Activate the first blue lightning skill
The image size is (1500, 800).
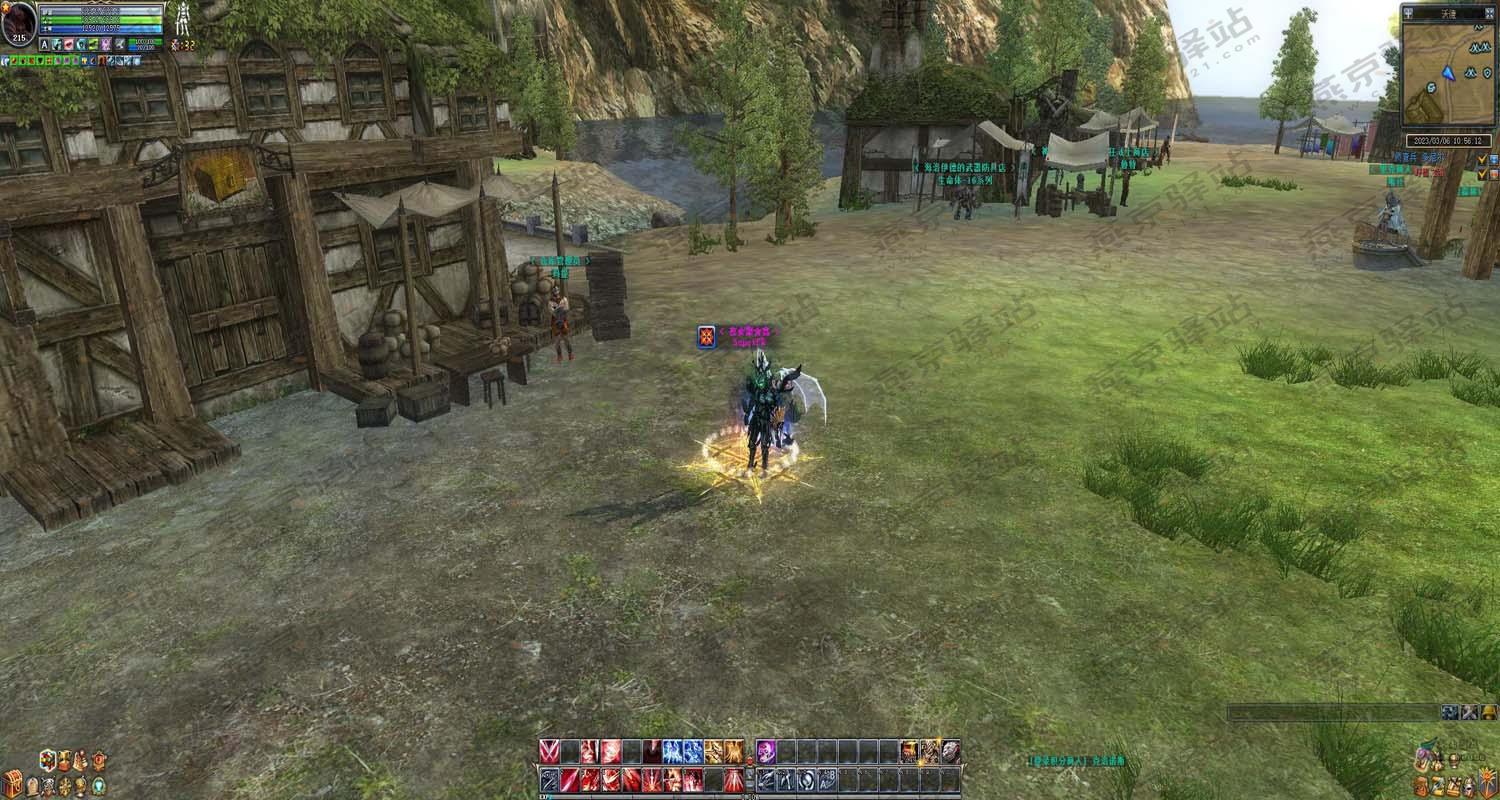(671, 751)
